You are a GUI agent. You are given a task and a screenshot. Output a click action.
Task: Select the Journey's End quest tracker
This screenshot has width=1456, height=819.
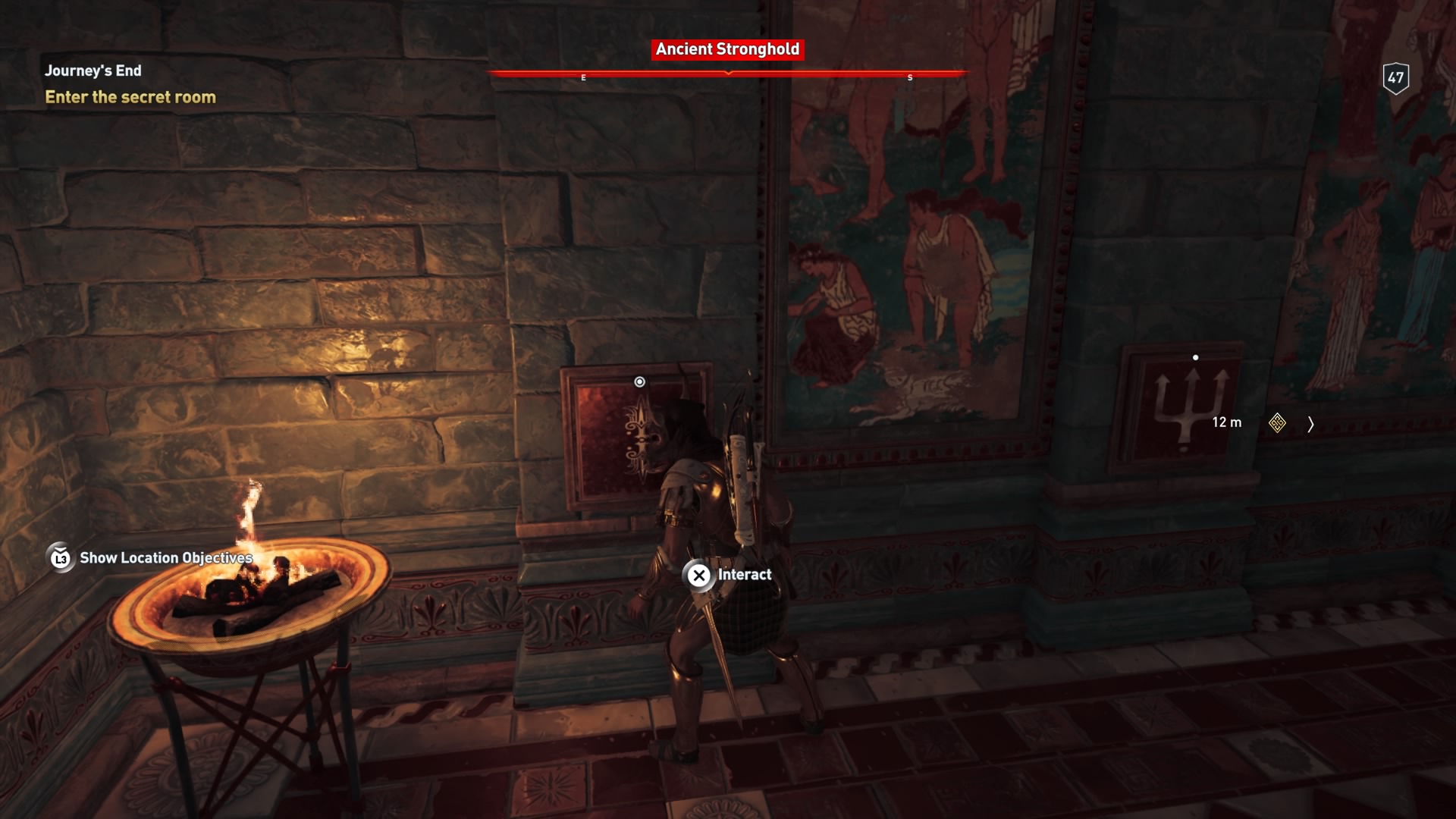point(93,71)
